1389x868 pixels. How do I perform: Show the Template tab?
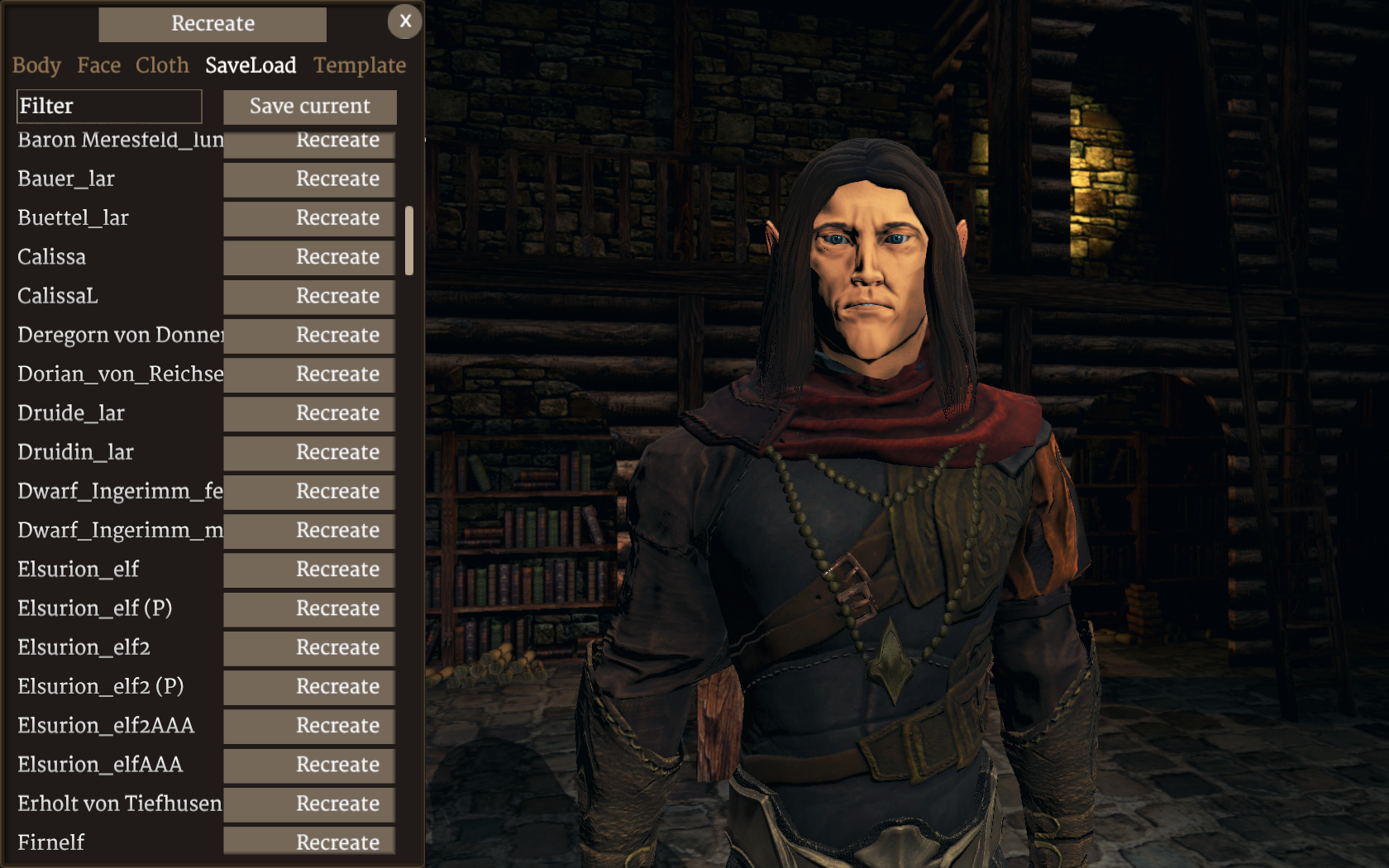pyautogui.click(x=360, y=65)
